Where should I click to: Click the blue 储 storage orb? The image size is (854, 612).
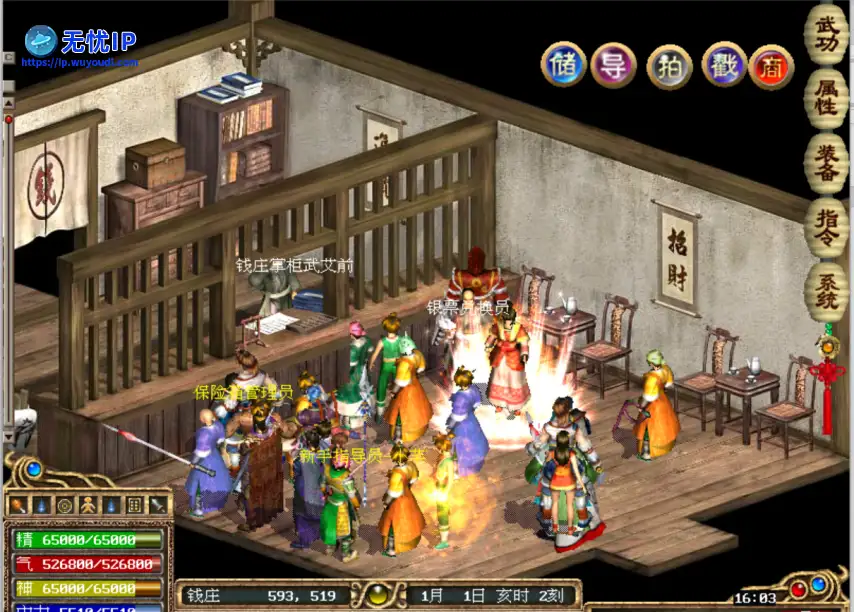coord(563,64)
